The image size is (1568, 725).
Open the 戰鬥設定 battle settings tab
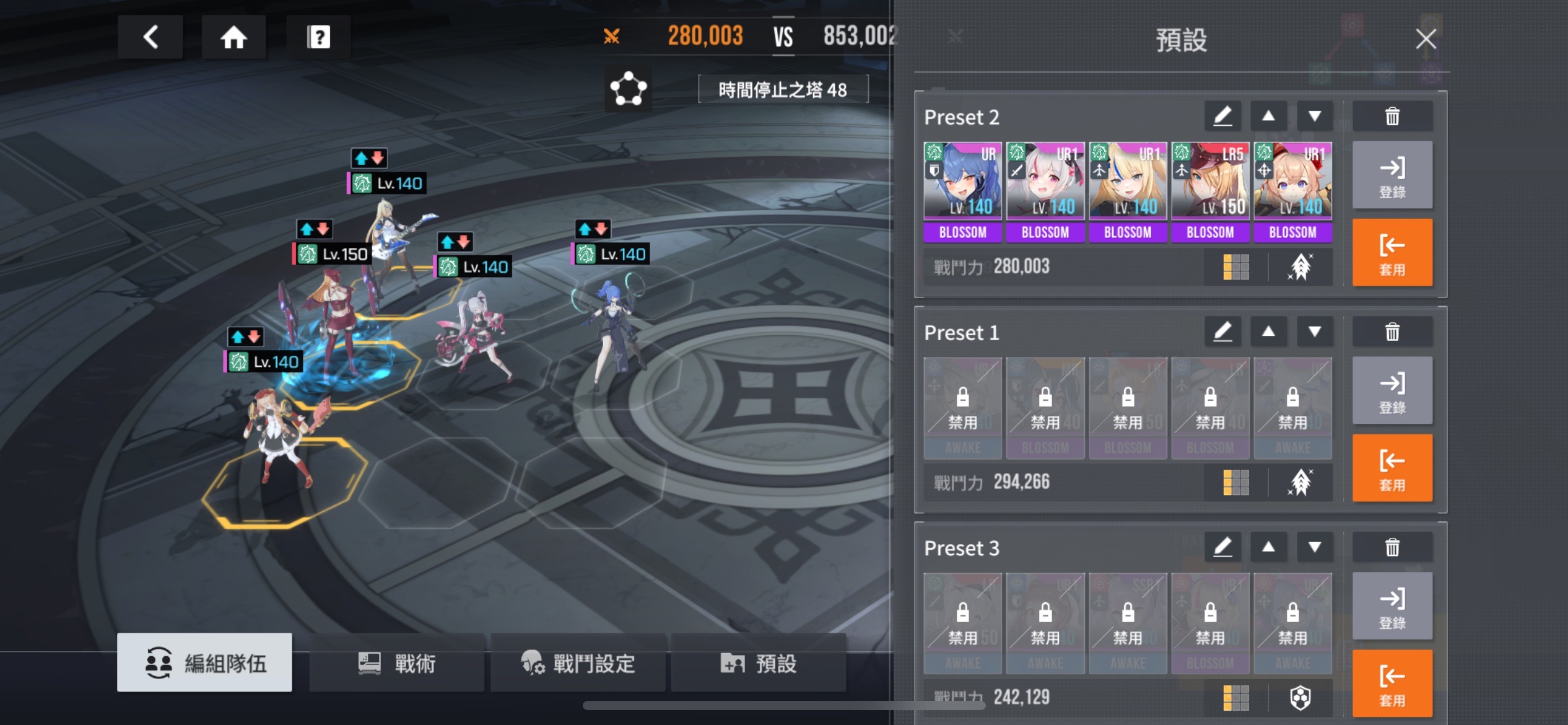click(578, 663)
